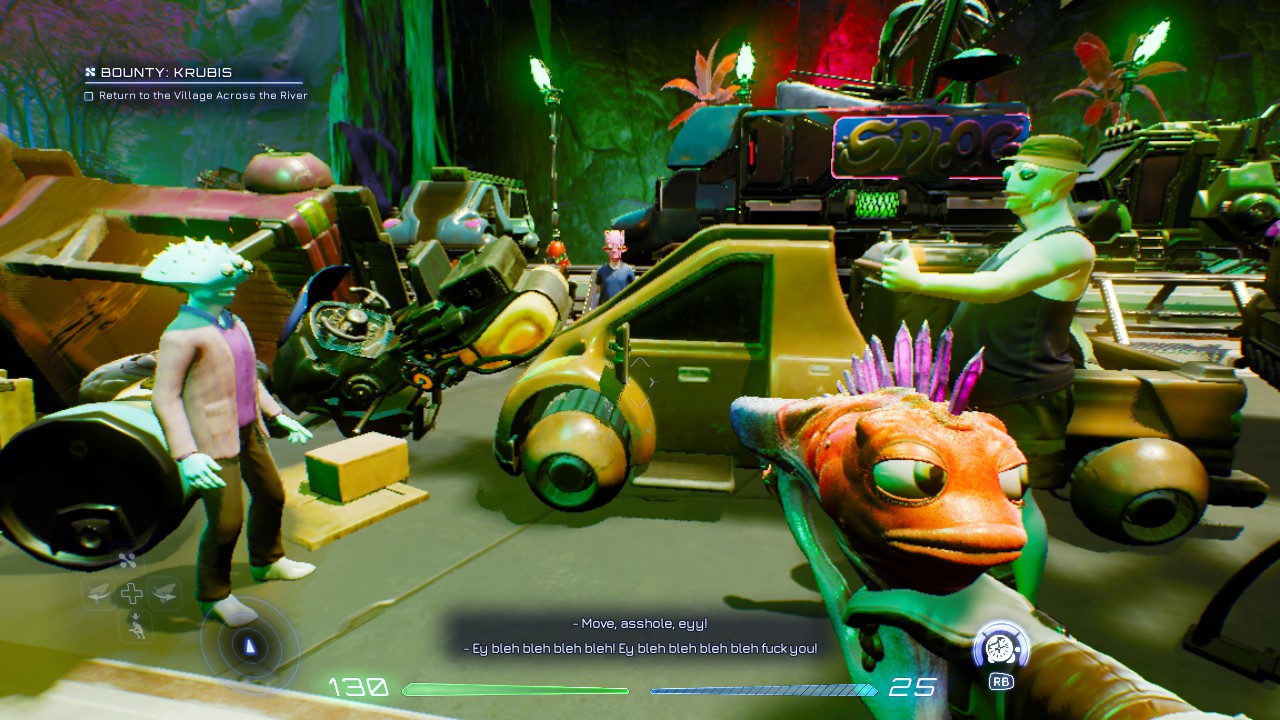1280x720 pixels.
Task: Select the crouching figure quick-slot icon
Action: [134, 627]
